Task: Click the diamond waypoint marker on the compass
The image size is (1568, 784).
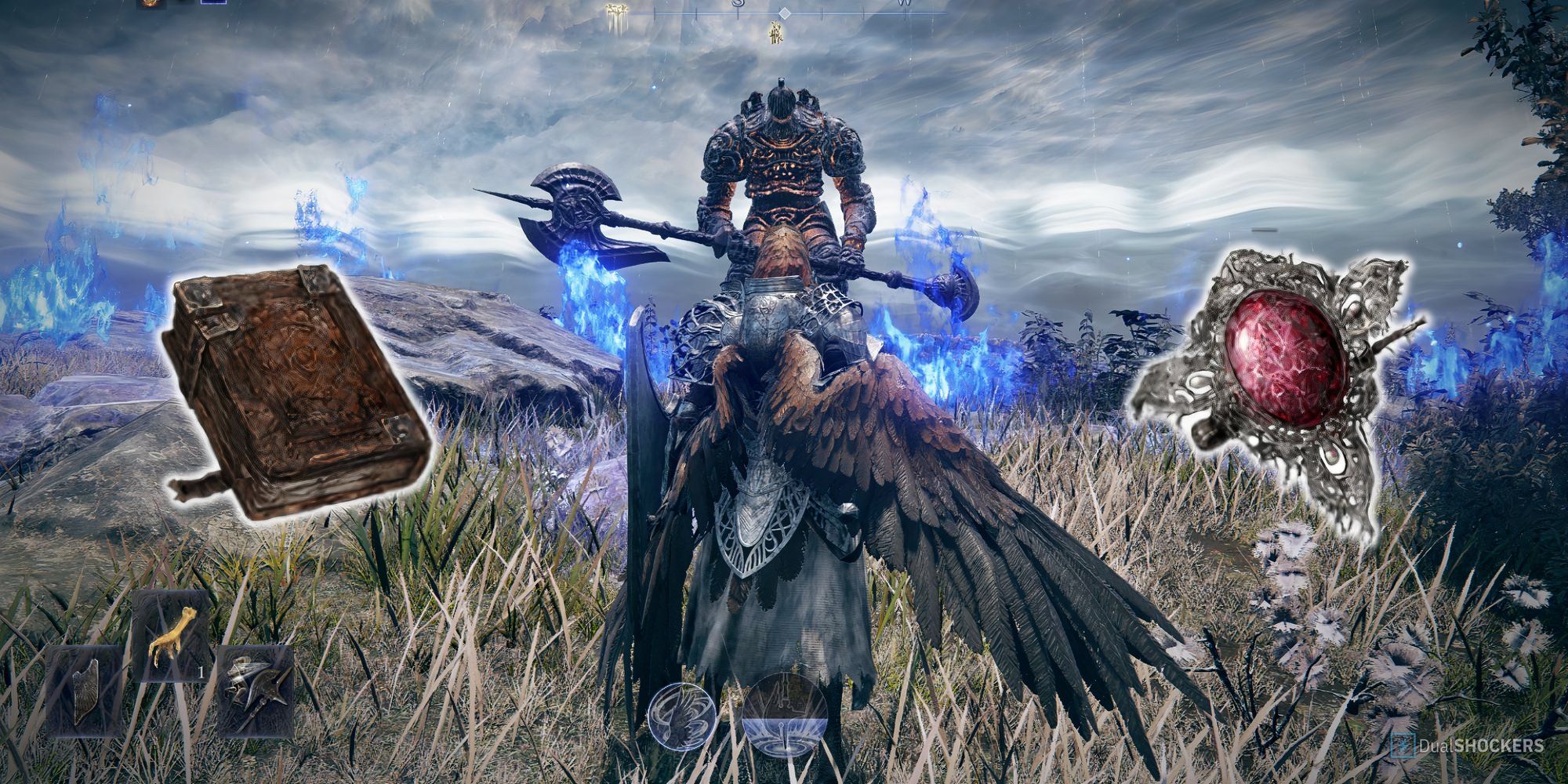Action: coord(785,13)
